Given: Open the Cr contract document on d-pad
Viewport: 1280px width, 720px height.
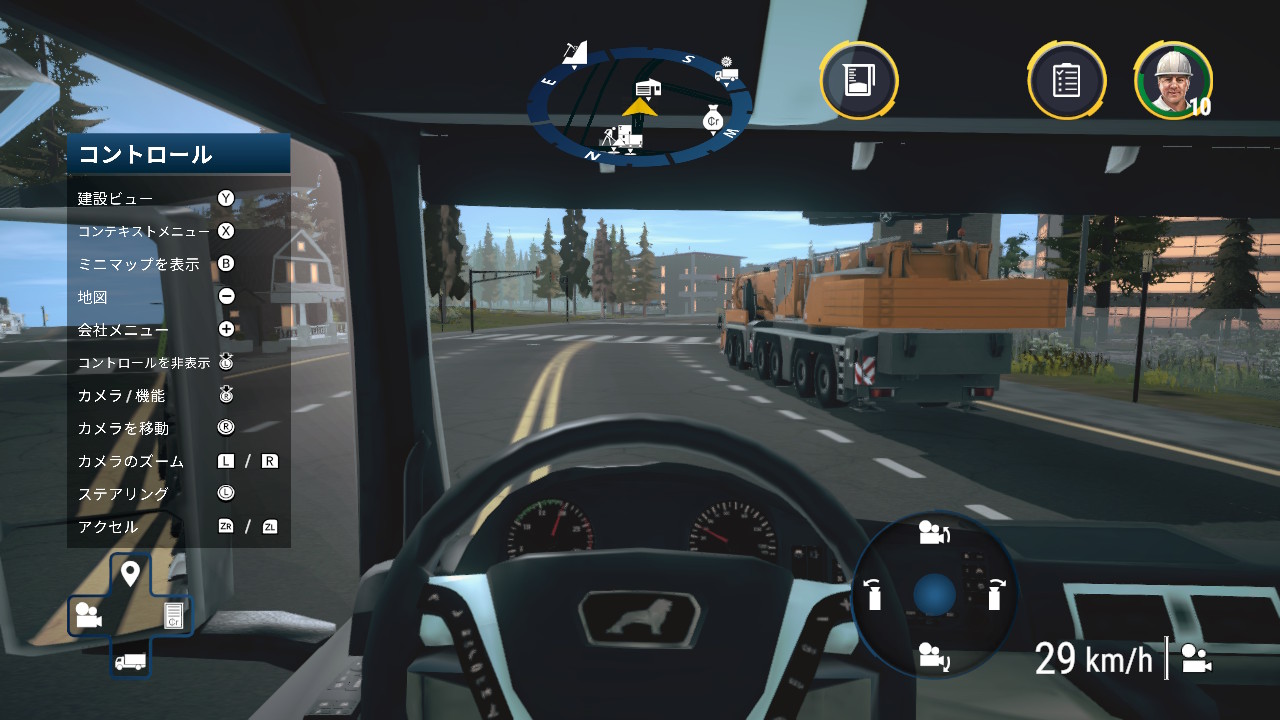Looking at the screenshot, I should tap(173, 616).
